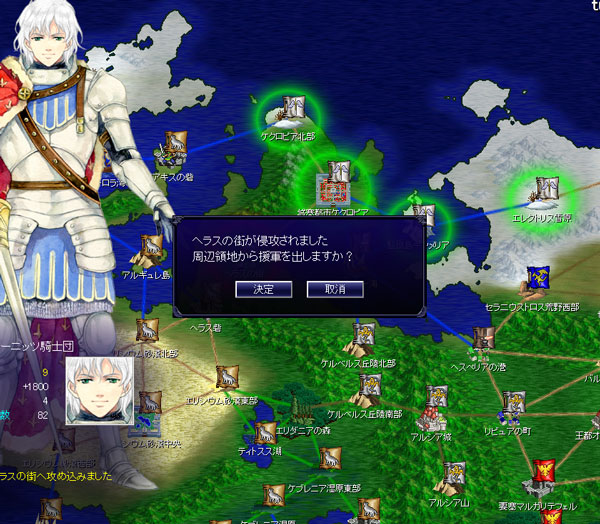Select the ケクロピア北部 territory marker

tap(293, 106)
